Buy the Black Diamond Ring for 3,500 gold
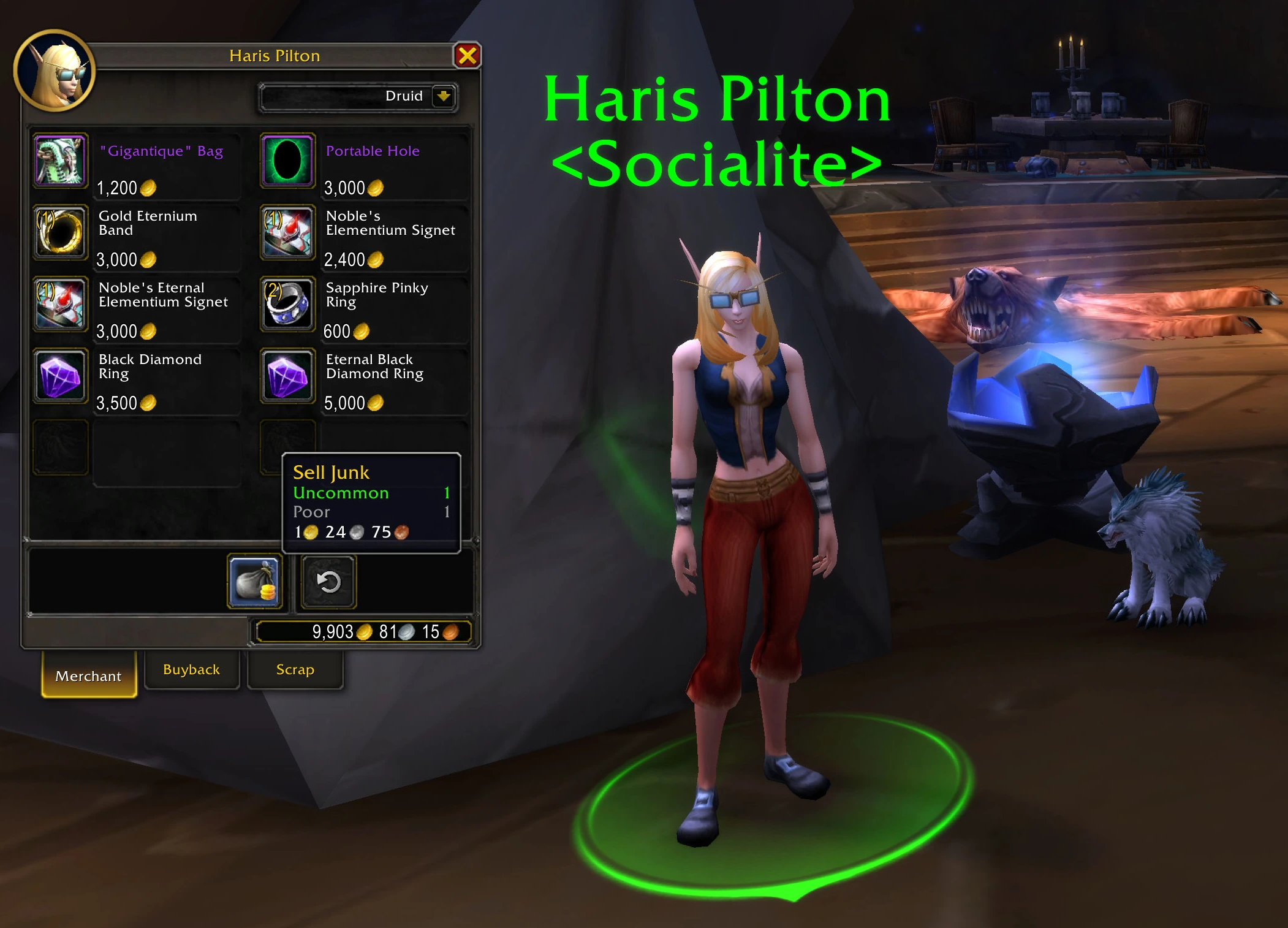 [61, 376]
